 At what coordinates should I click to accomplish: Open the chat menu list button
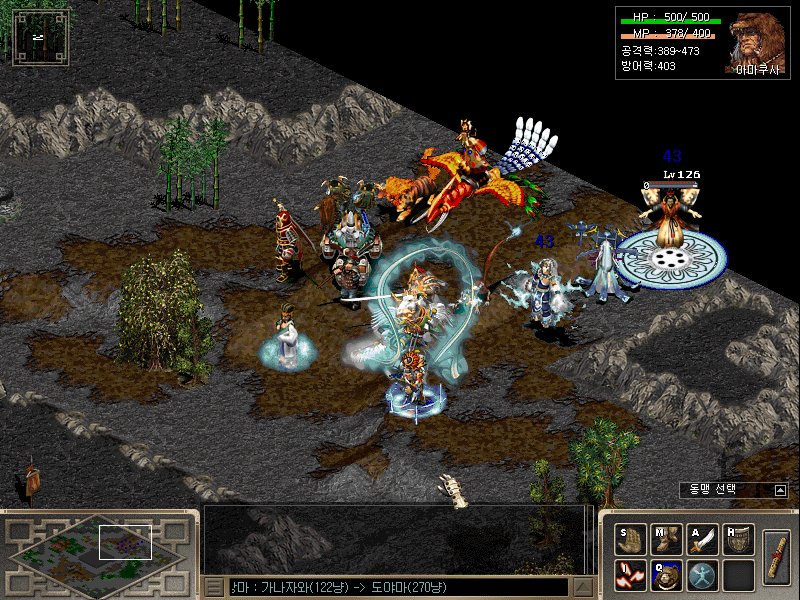[x=215, y=587]
